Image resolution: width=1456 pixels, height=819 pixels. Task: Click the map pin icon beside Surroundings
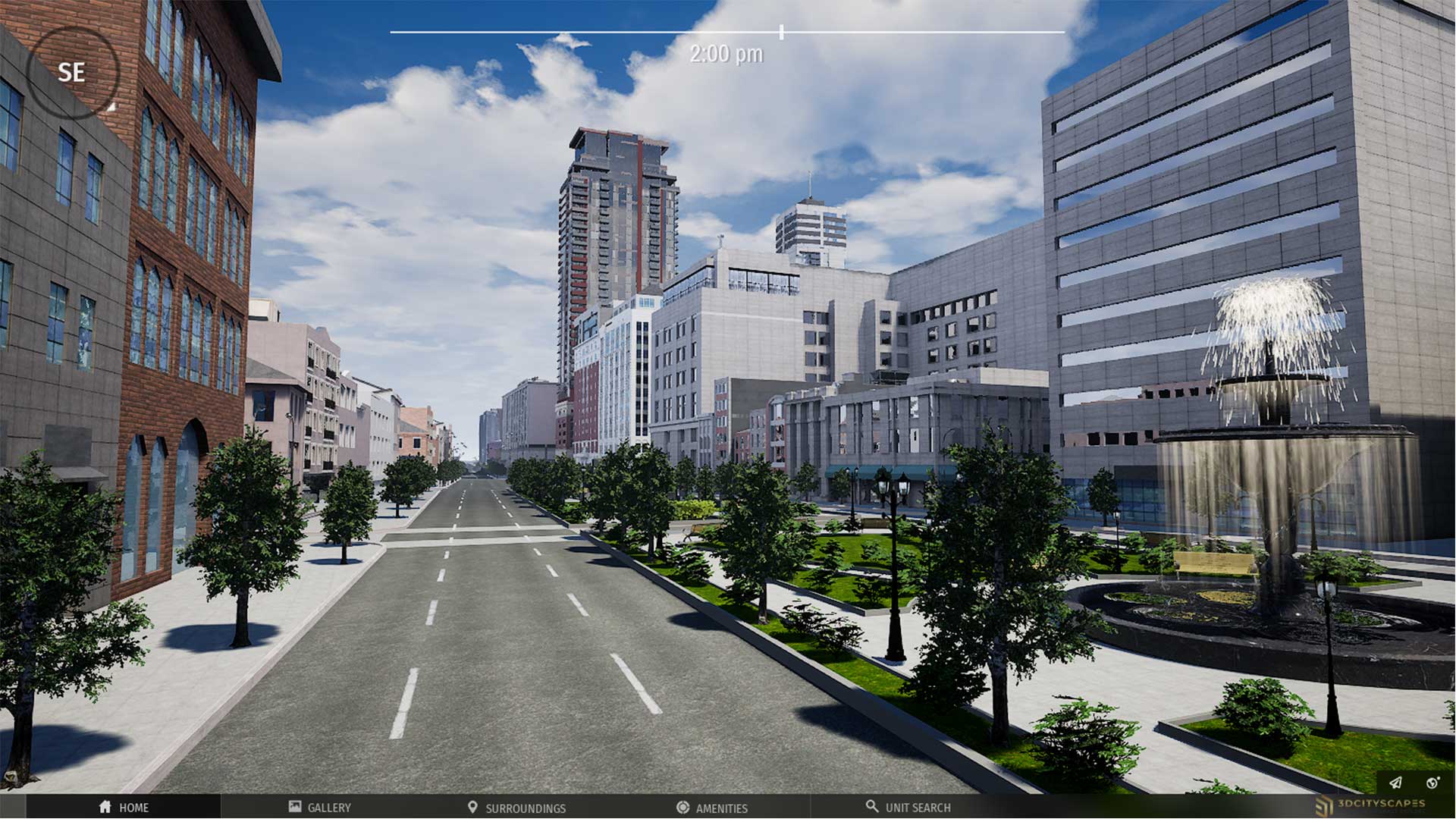[473, 808]
